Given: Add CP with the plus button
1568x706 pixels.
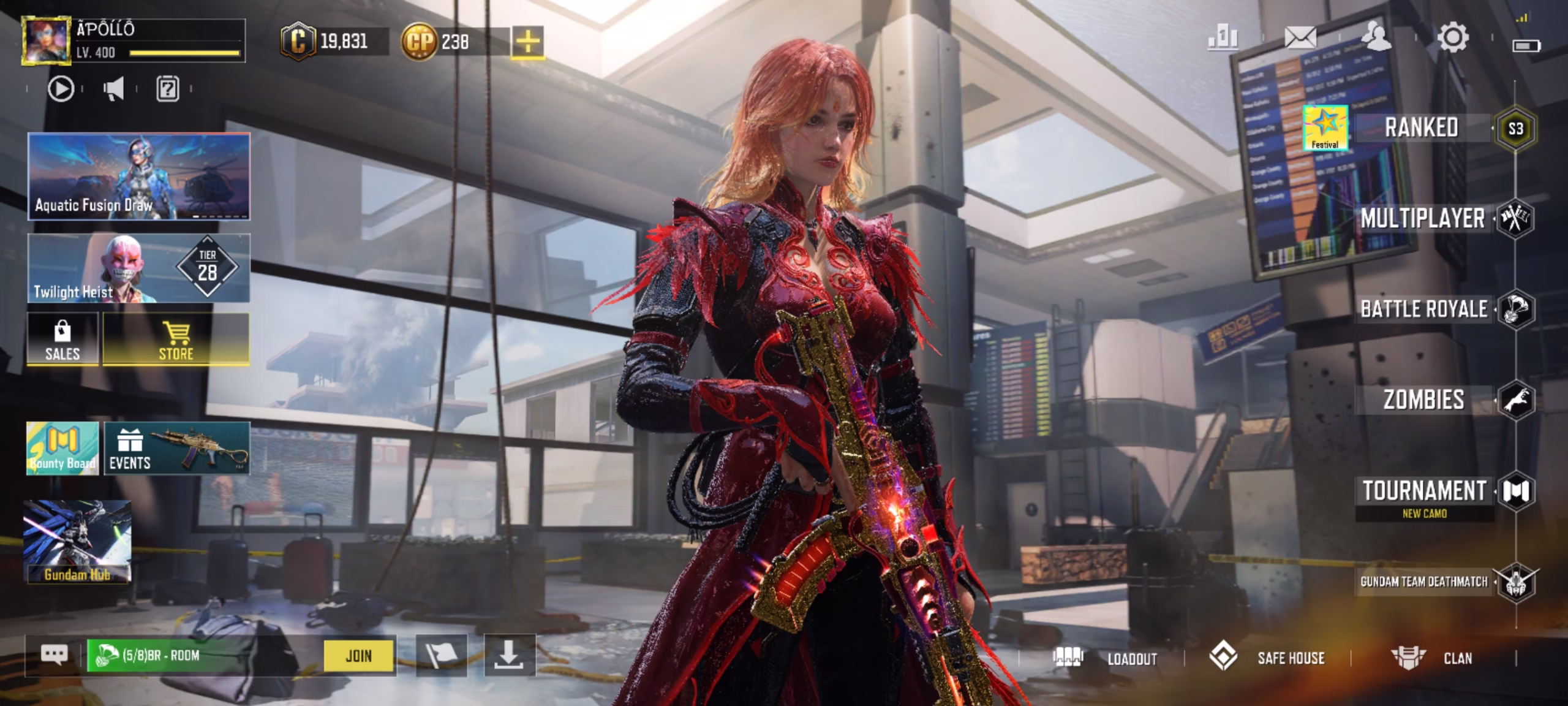Looking at the screenshot, I should pos(527,42).
